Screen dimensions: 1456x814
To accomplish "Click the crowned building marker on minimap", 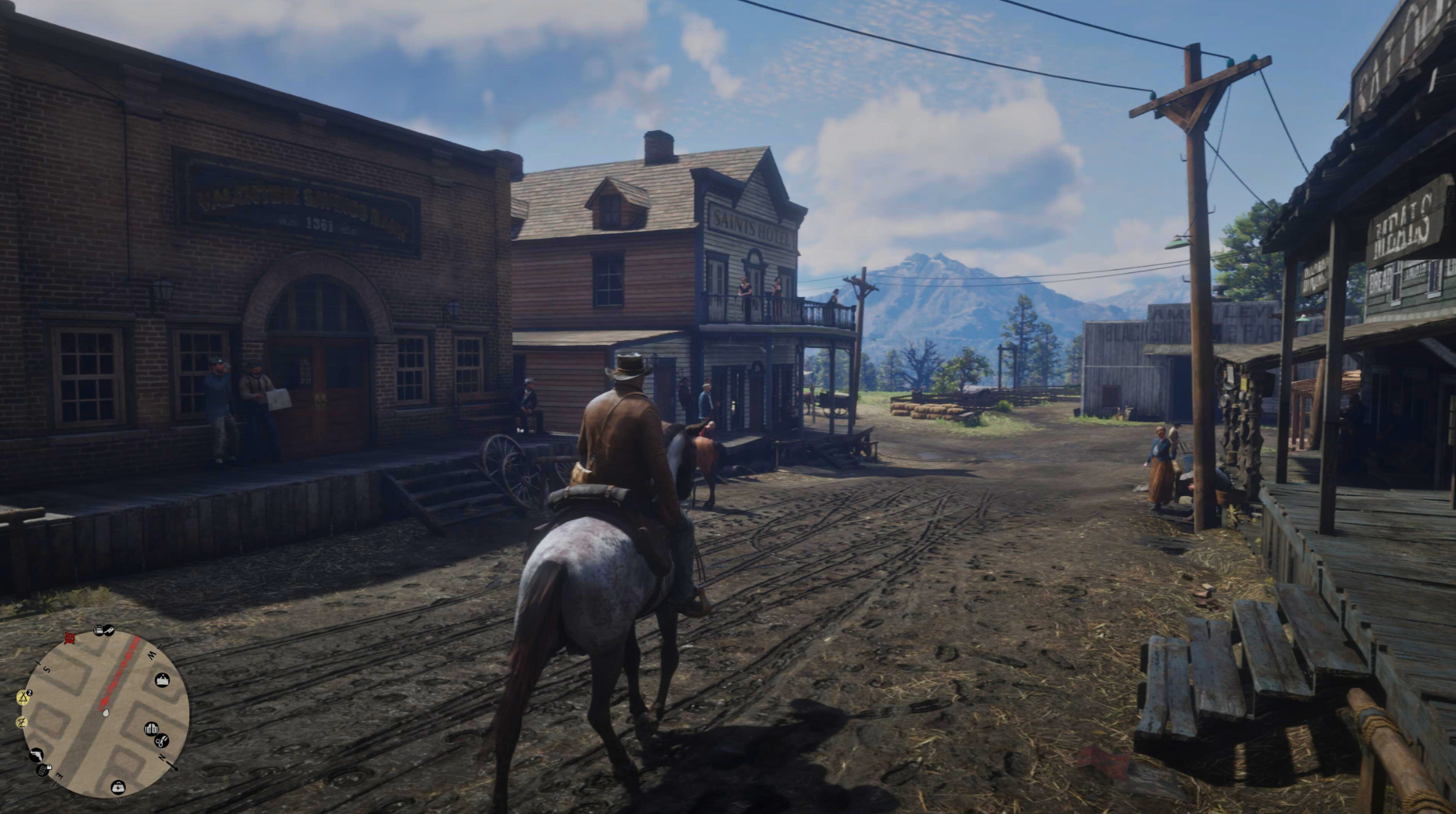I will pyautogui.click(x=162, y=680).
